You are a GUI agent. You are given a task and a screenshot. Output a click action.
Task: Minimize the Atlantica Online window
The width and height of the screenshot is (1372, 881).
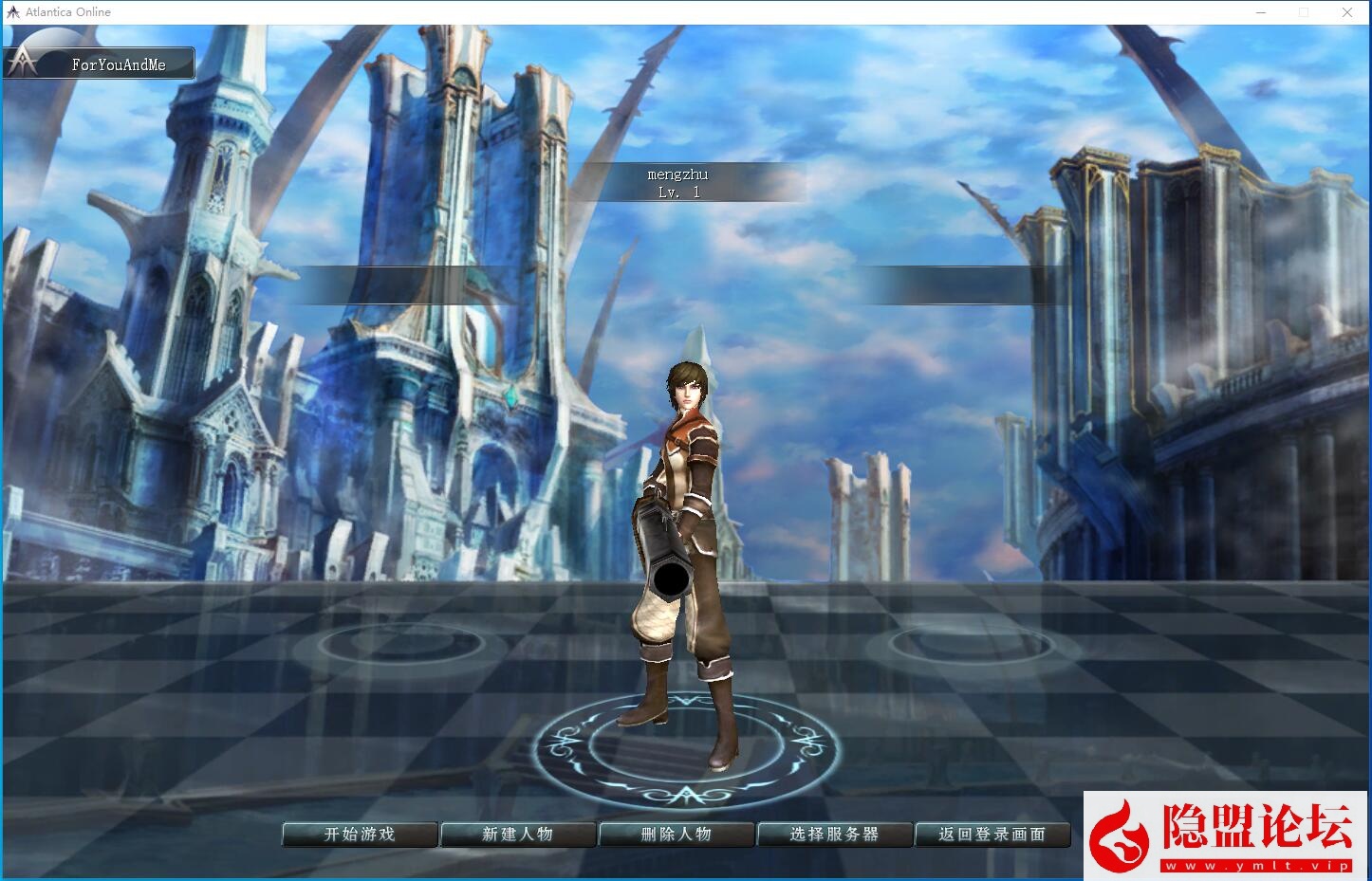1261,12
